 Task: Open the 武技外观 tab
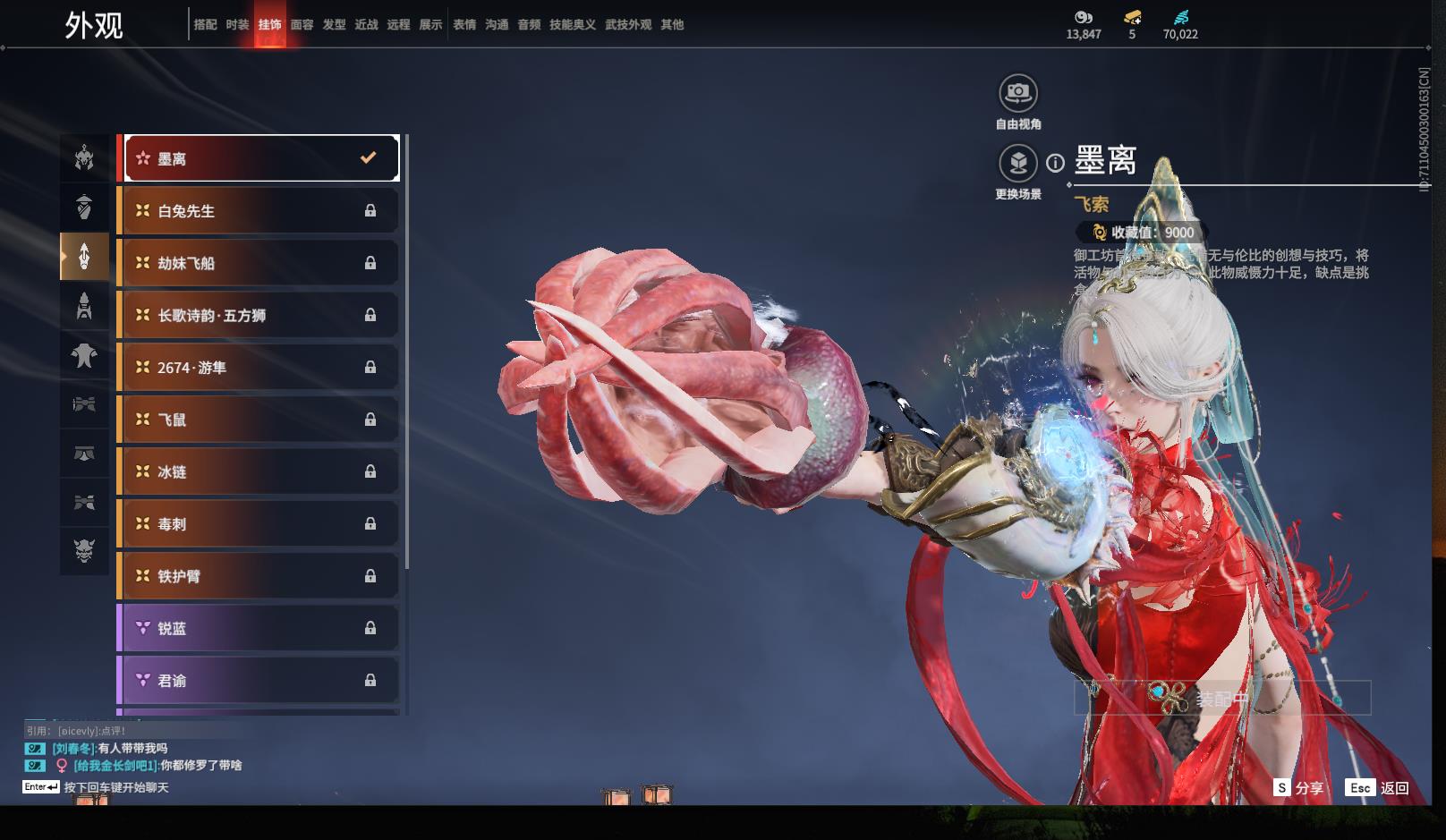point(628,25)
